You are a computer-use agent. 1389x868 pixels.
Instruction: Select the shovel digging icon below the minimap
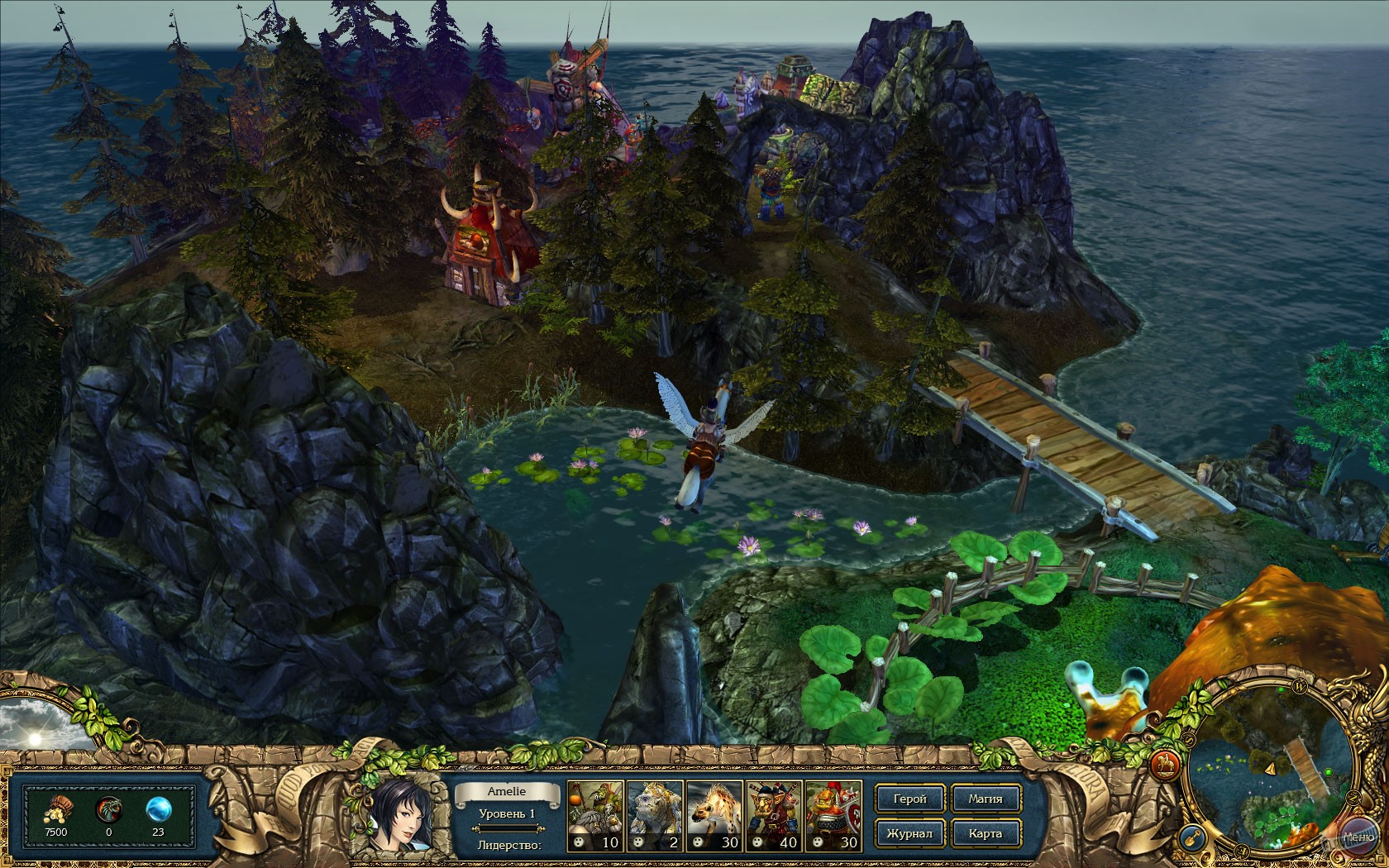pyautogui.click(x=1192, y=837)
